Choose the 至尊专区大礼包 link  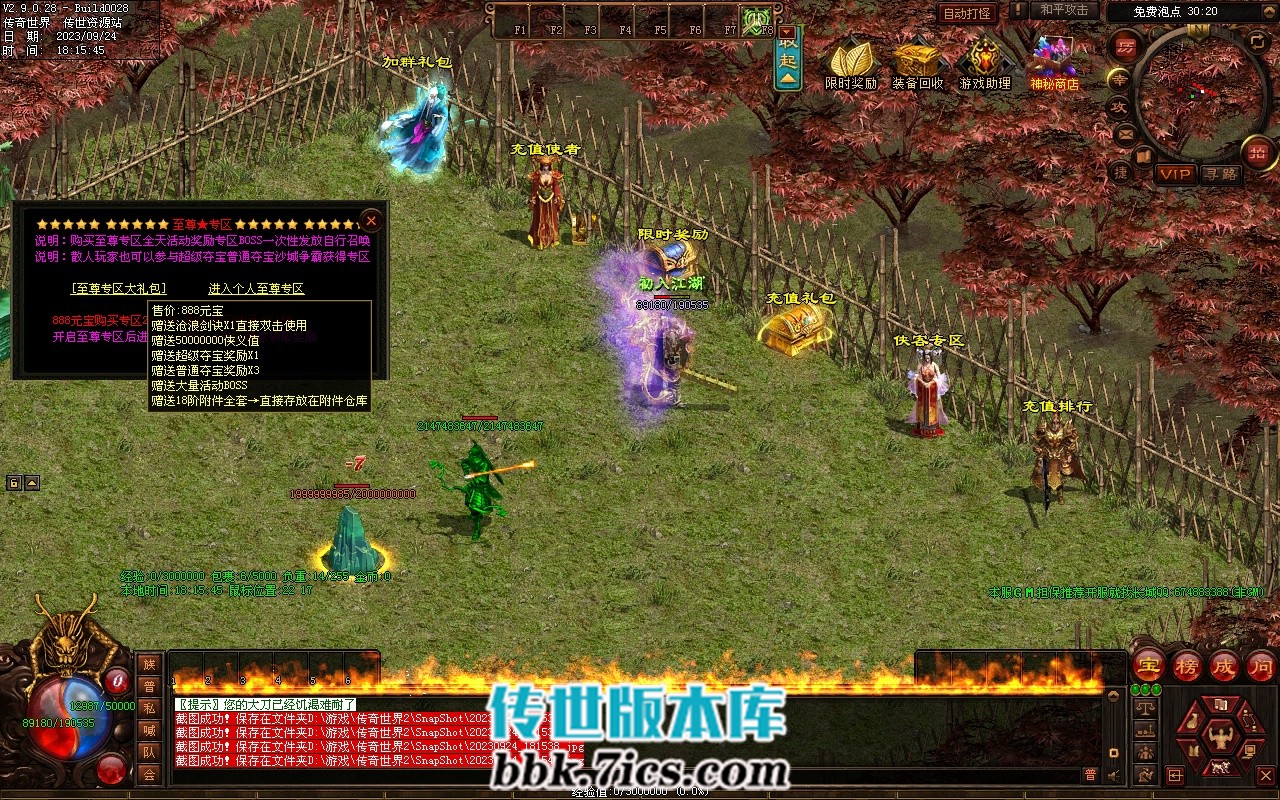[x=119, y=289]
